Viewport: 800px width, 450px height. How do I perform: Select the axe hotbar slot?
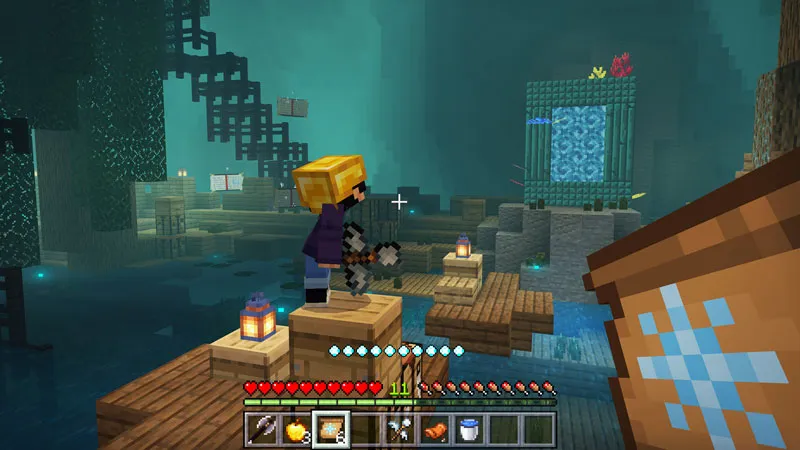pyautogui.click(x=262, y=430)
